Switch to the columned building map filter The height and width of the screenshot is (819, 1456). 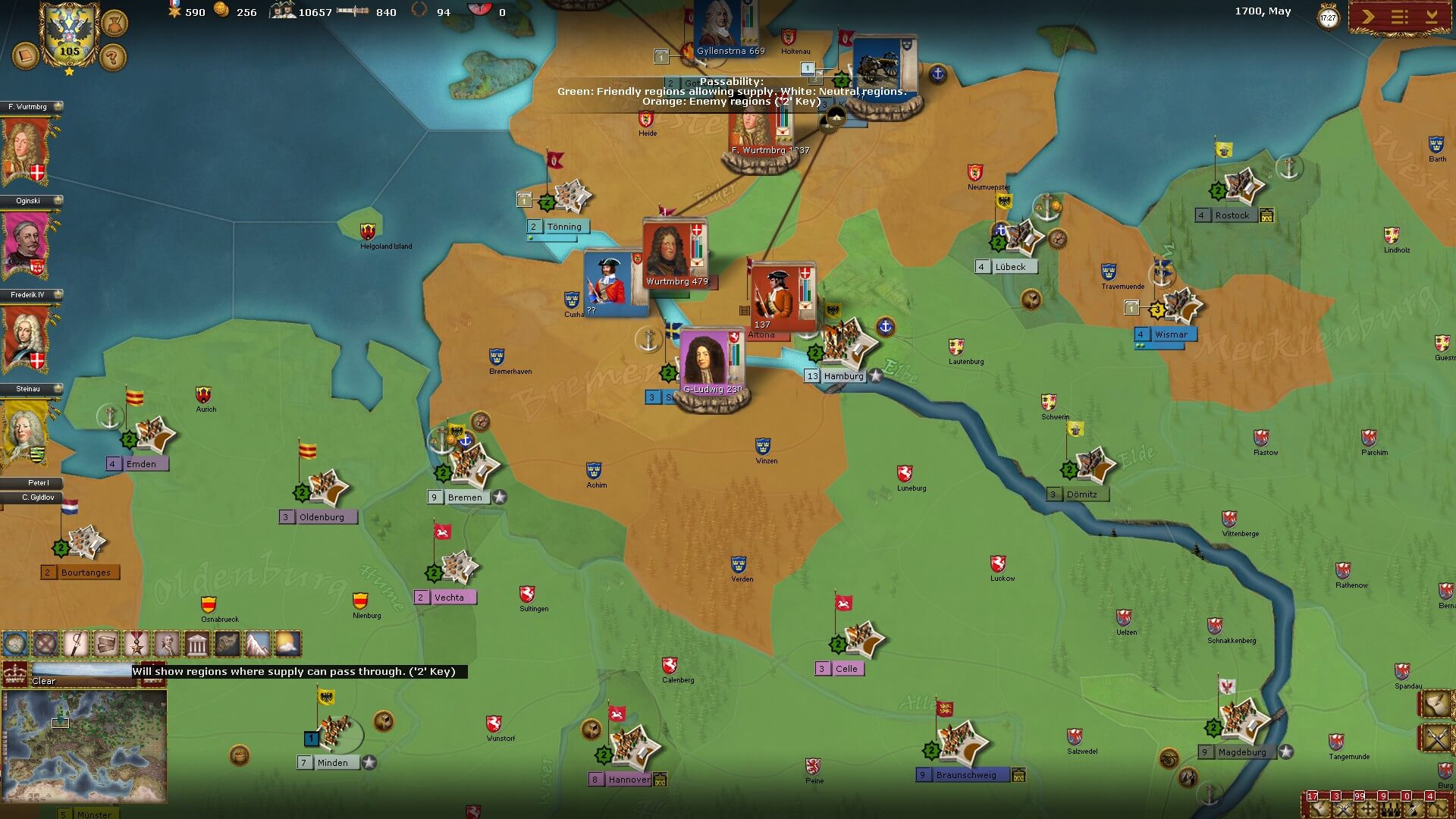point(197,645)
